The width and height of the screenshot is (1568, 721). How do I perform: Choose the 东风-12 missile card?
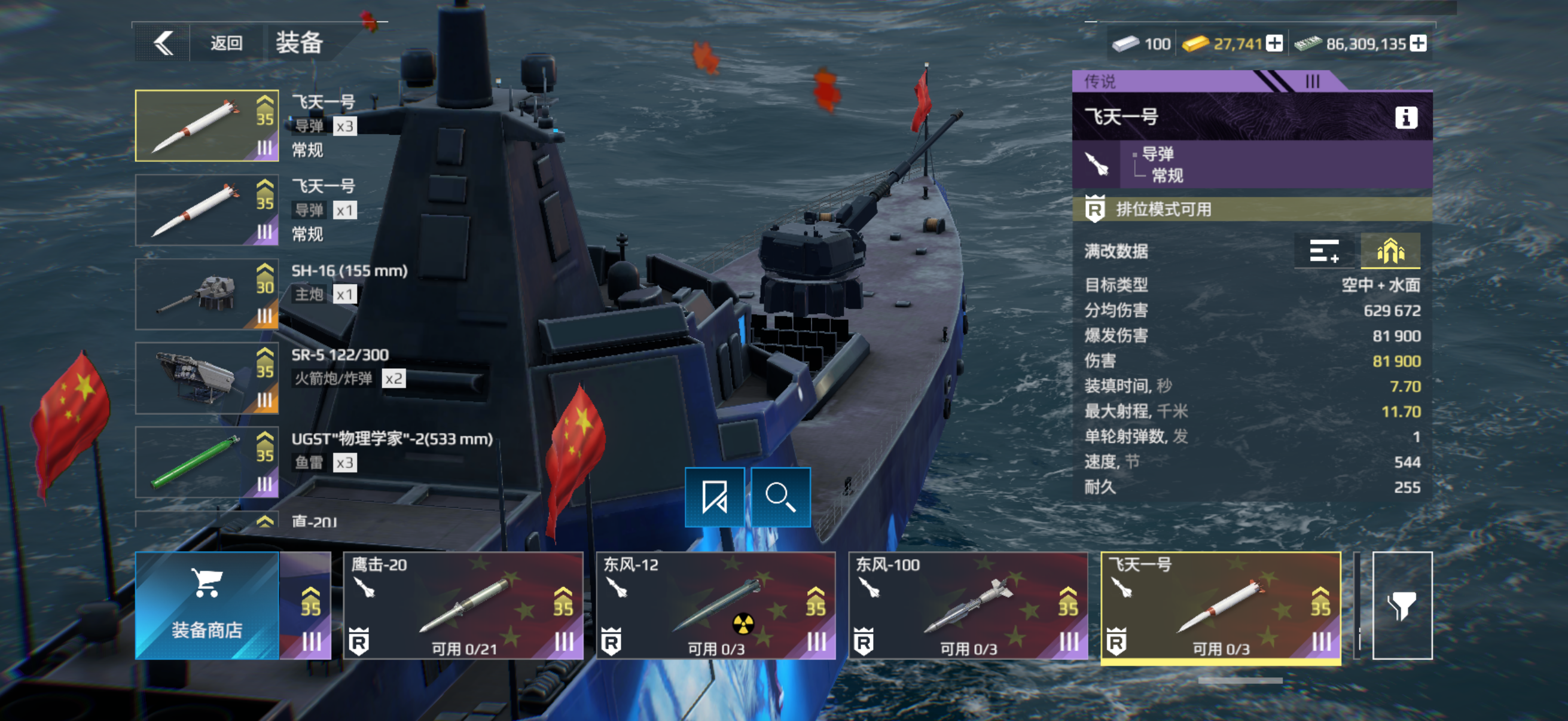pyautogui.click(x=715, y=606)
